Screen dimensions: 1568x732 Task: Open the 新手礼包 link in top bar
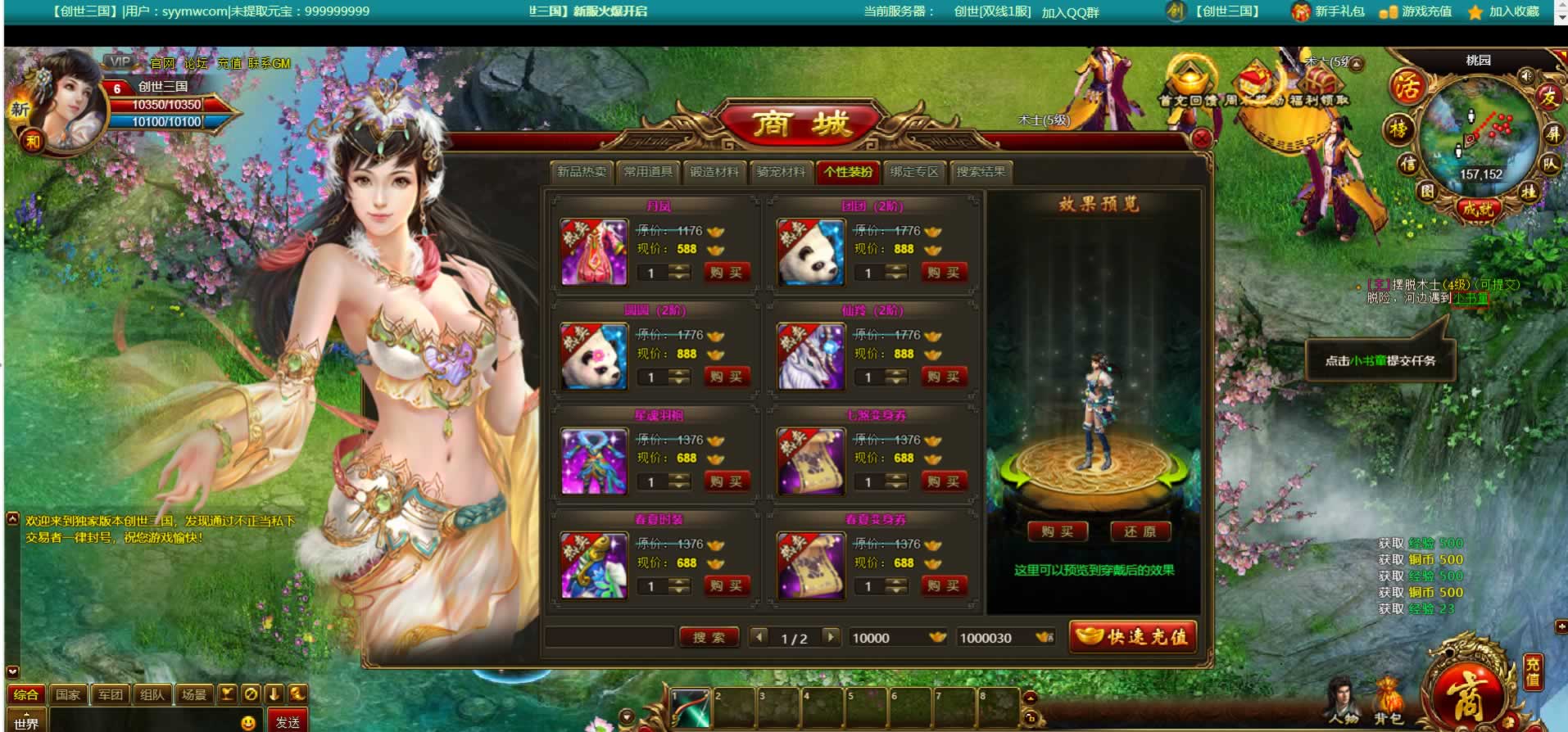[x=1329, y=11]
